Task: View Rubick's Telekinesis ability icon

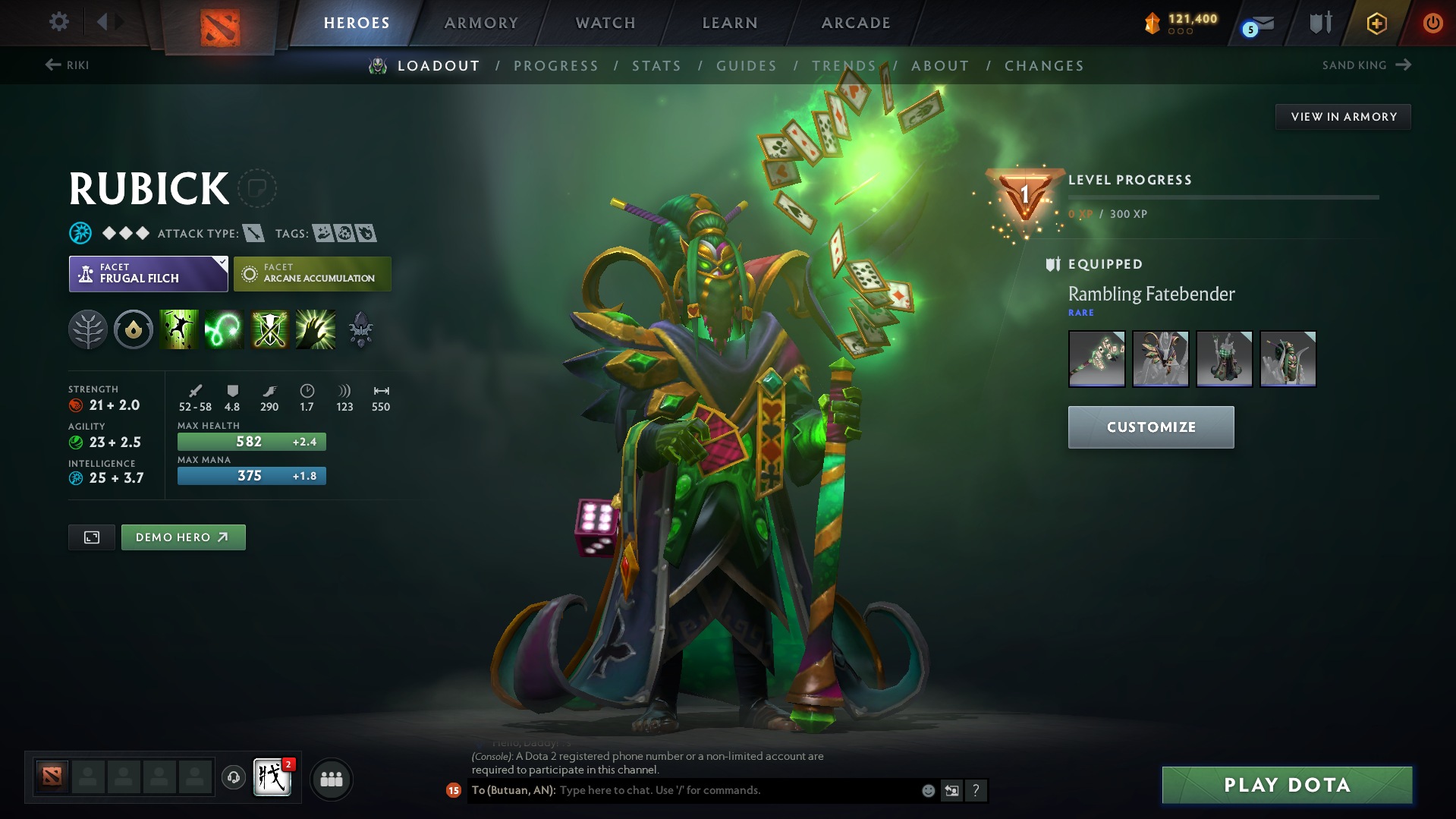Action: 178,329
